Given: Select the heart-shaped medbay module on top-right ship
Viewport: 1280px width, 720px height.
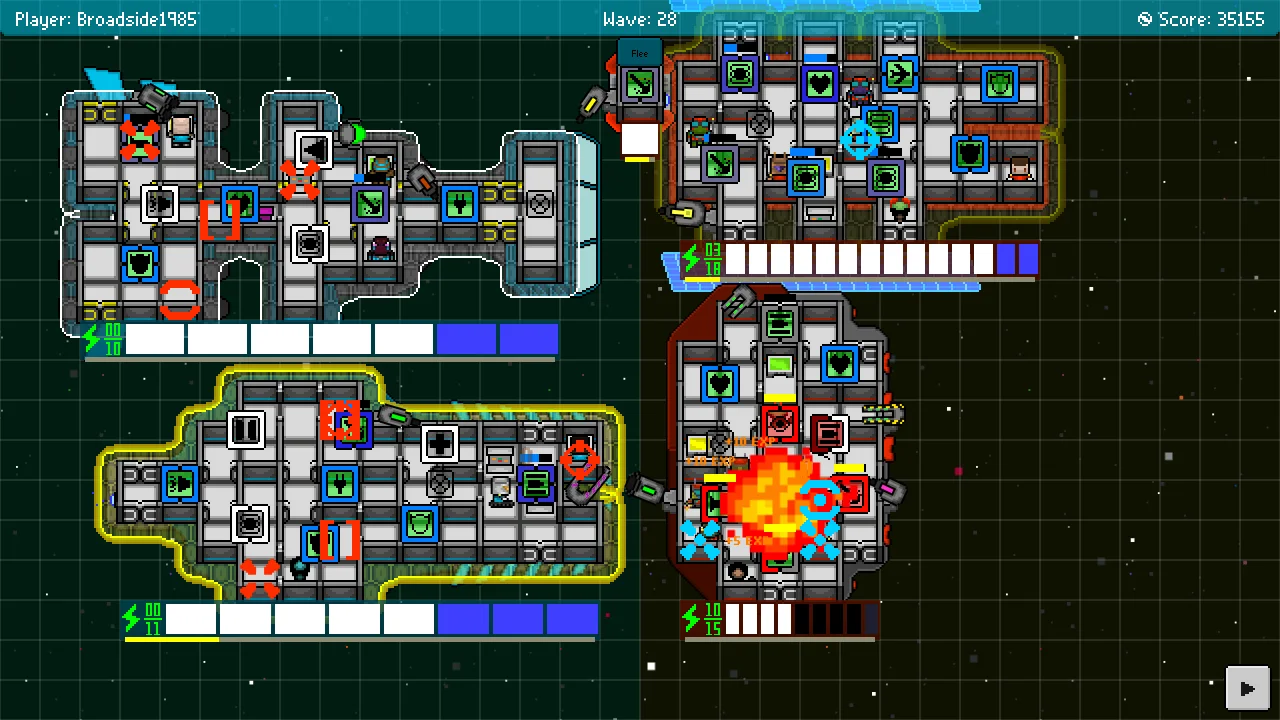Looking at the screenshot, I should tap(819, 83).
